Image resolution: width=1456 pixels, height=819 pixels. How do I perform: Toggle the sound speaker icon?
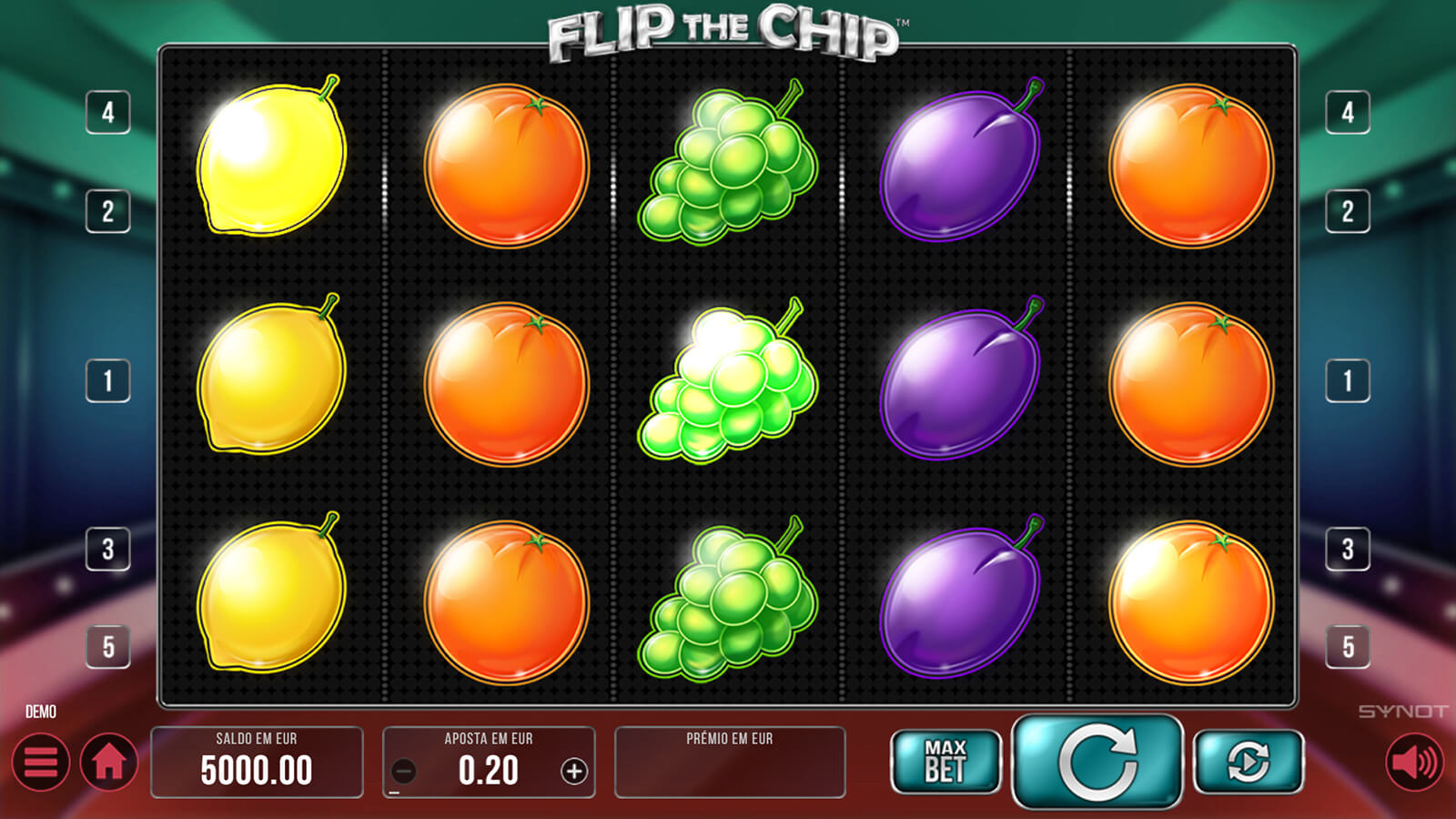pyautogui.click(x=1414, y=763)
